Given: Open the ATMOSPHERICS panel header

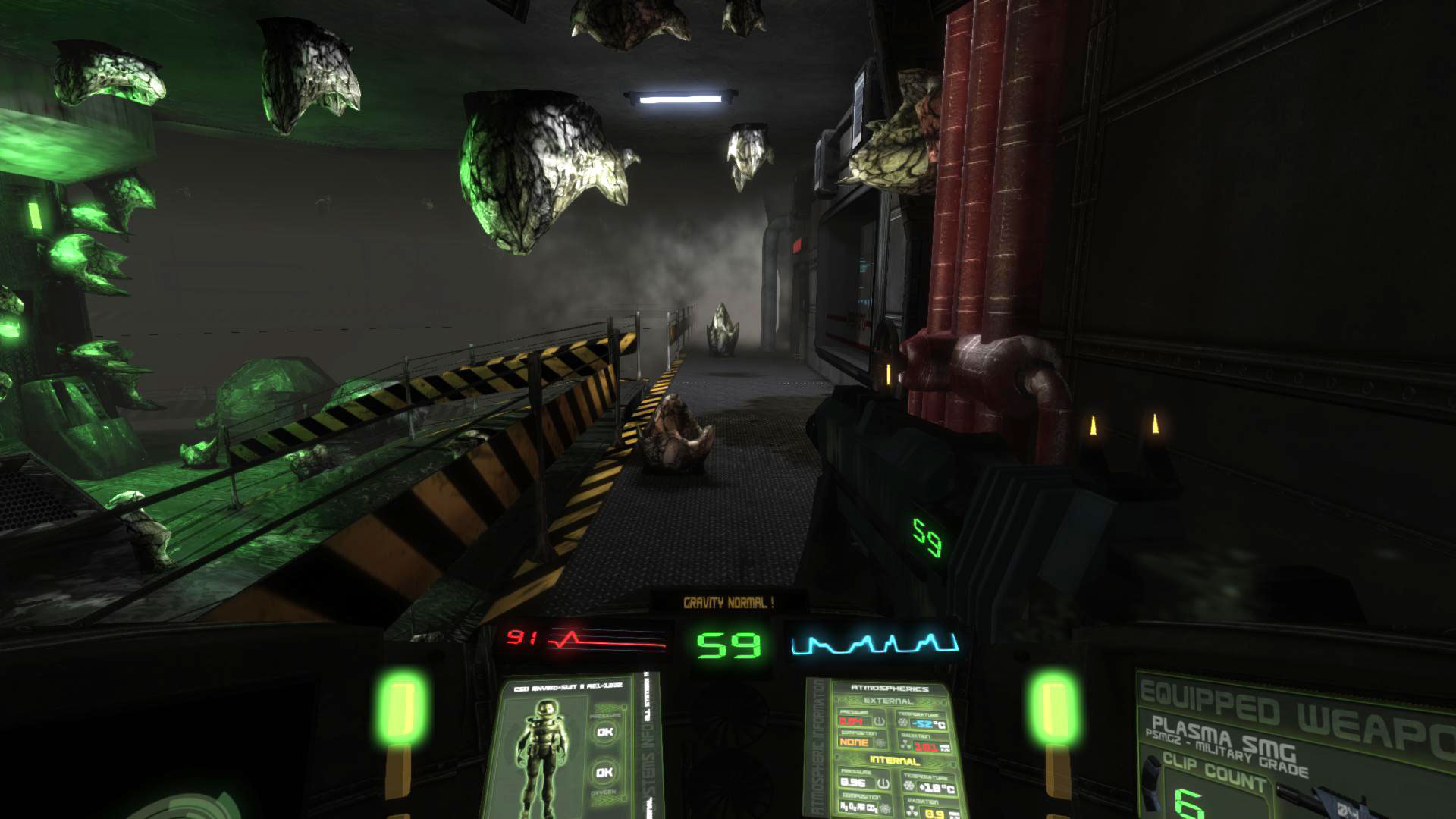Looking at the screenshot, I should pyautogui.click(x=890, y=688).
